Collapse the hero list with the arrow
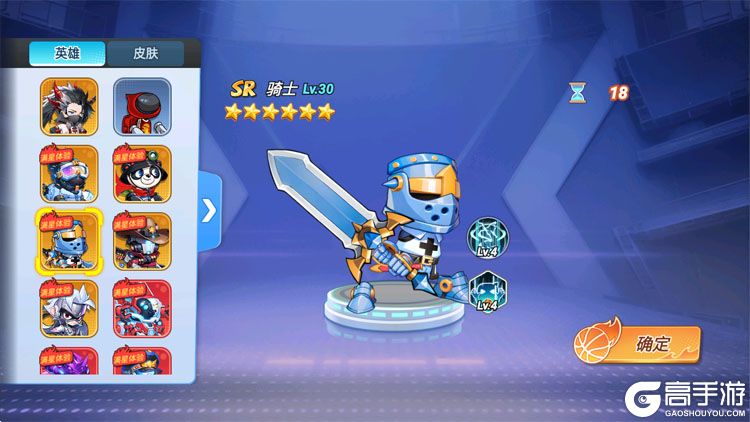This screenshot has width=750, height=422. pos(209,210)
